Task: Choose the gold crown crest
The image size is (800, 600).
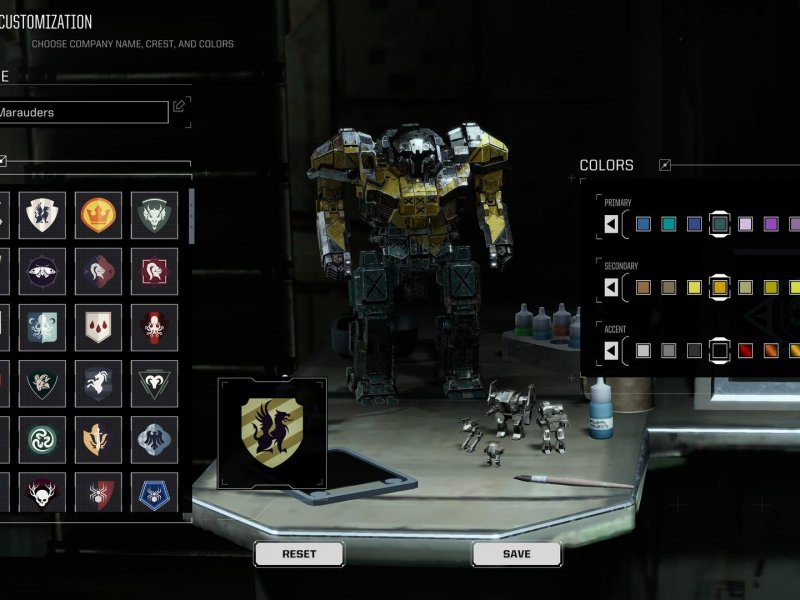Action: tap(98, 215)
